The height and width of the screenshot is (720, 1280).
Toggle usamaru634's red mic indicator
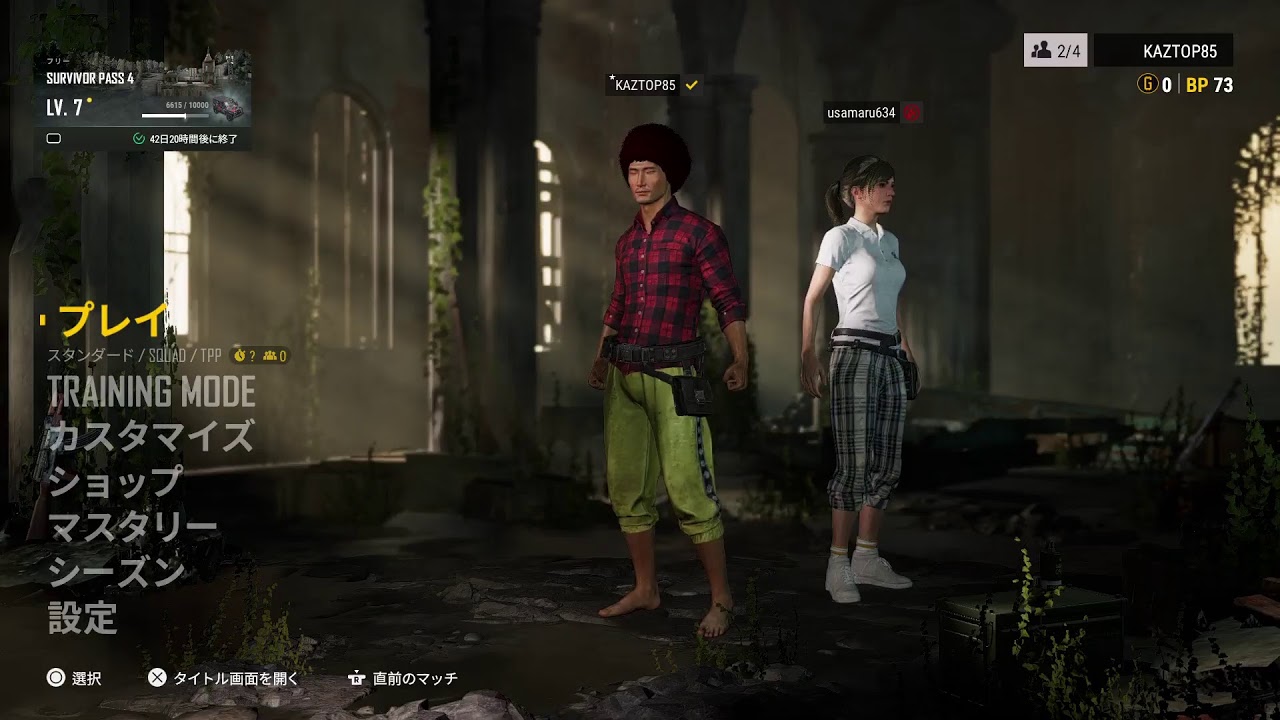910,112
